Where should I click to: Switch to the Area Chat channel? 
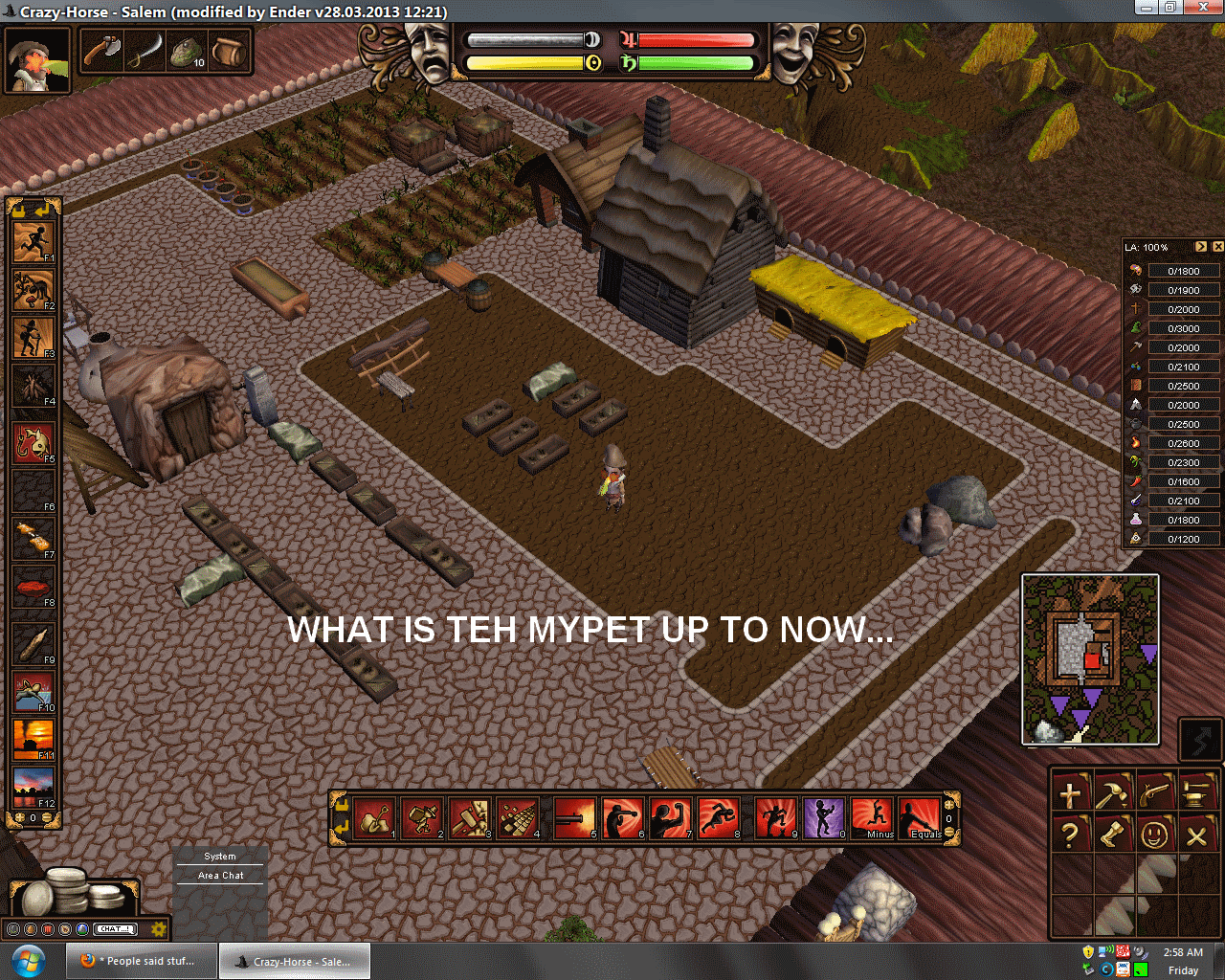pos(220,876)
